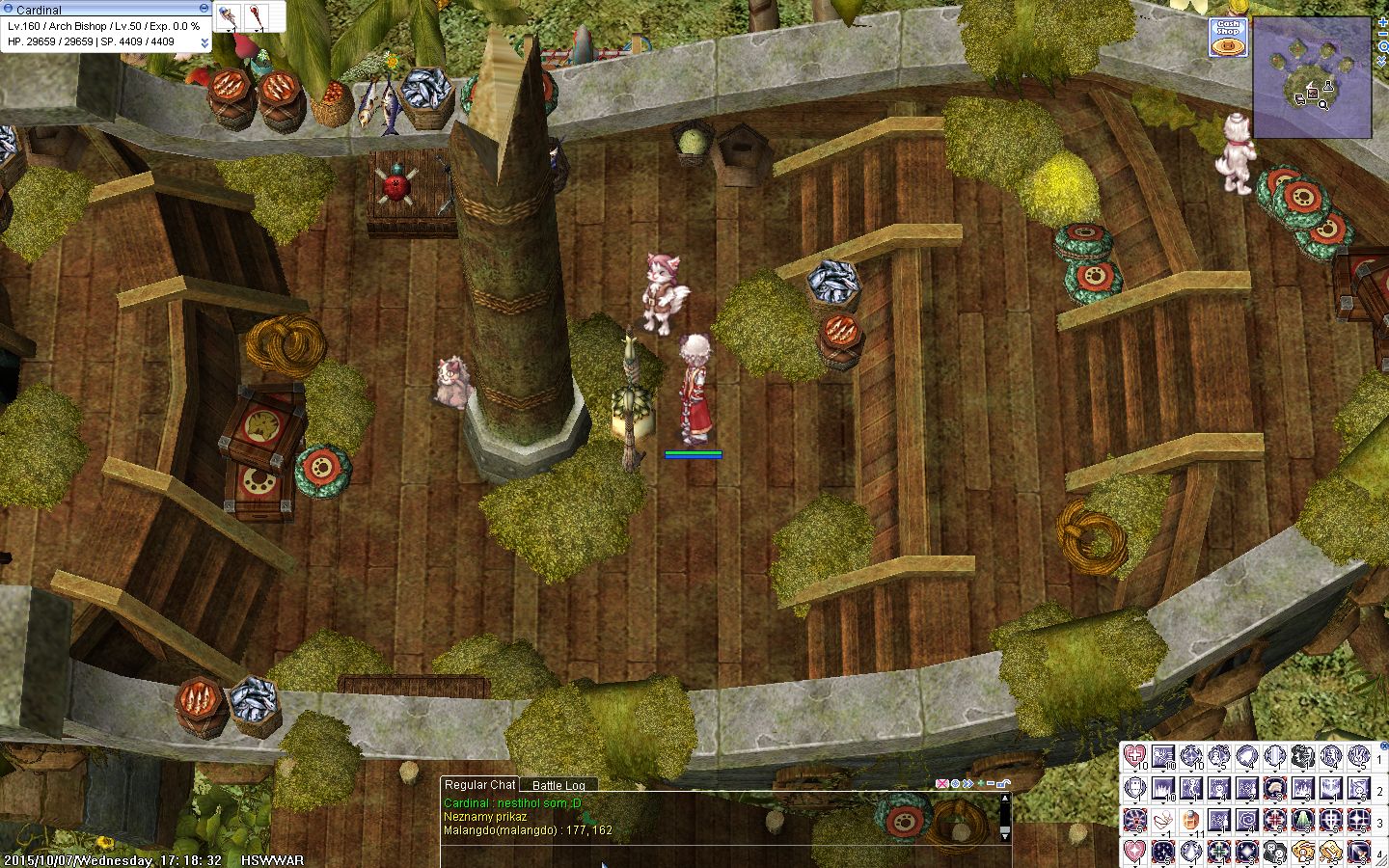Activate the pink heart-cross Heal skill
1389x868 pixels.
[1135, 758]
